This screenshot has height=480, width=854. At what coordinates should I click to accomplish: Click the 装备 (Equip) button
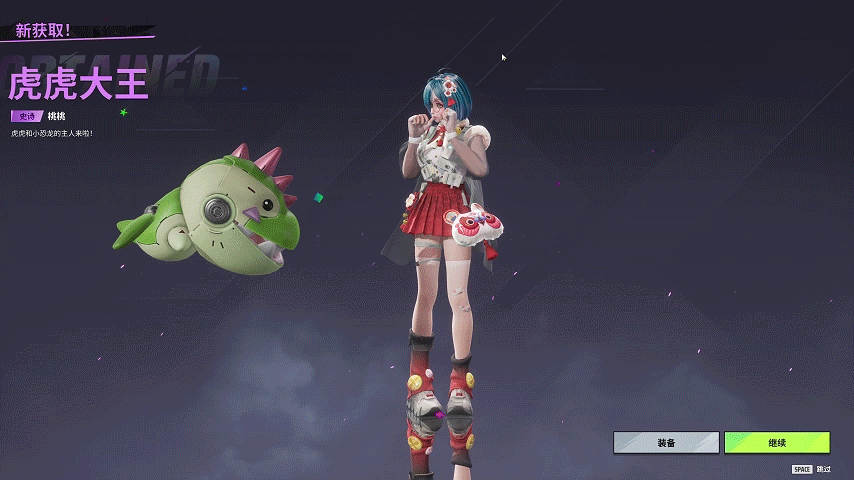(666, 442)
